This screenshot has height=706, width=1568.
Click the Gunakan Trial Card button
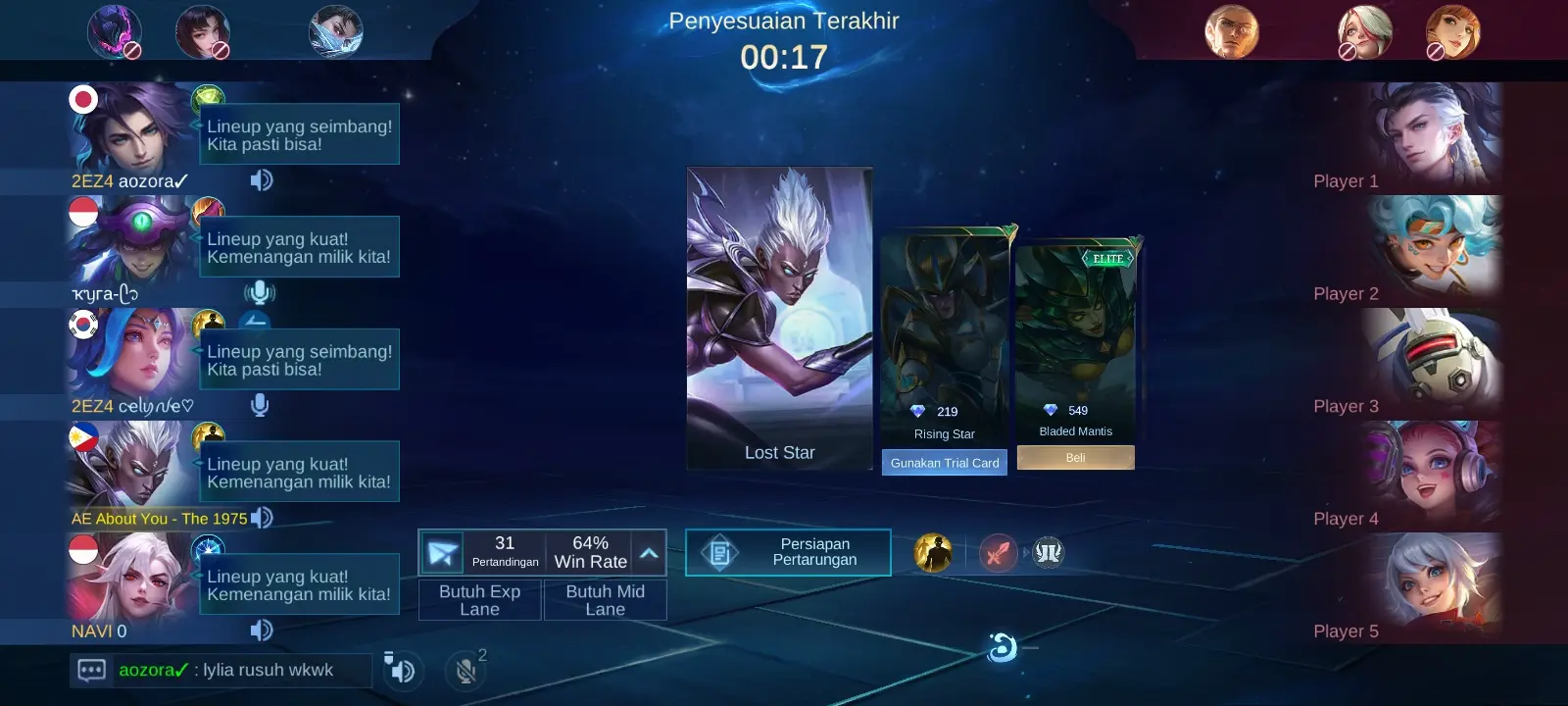(944, 463)
